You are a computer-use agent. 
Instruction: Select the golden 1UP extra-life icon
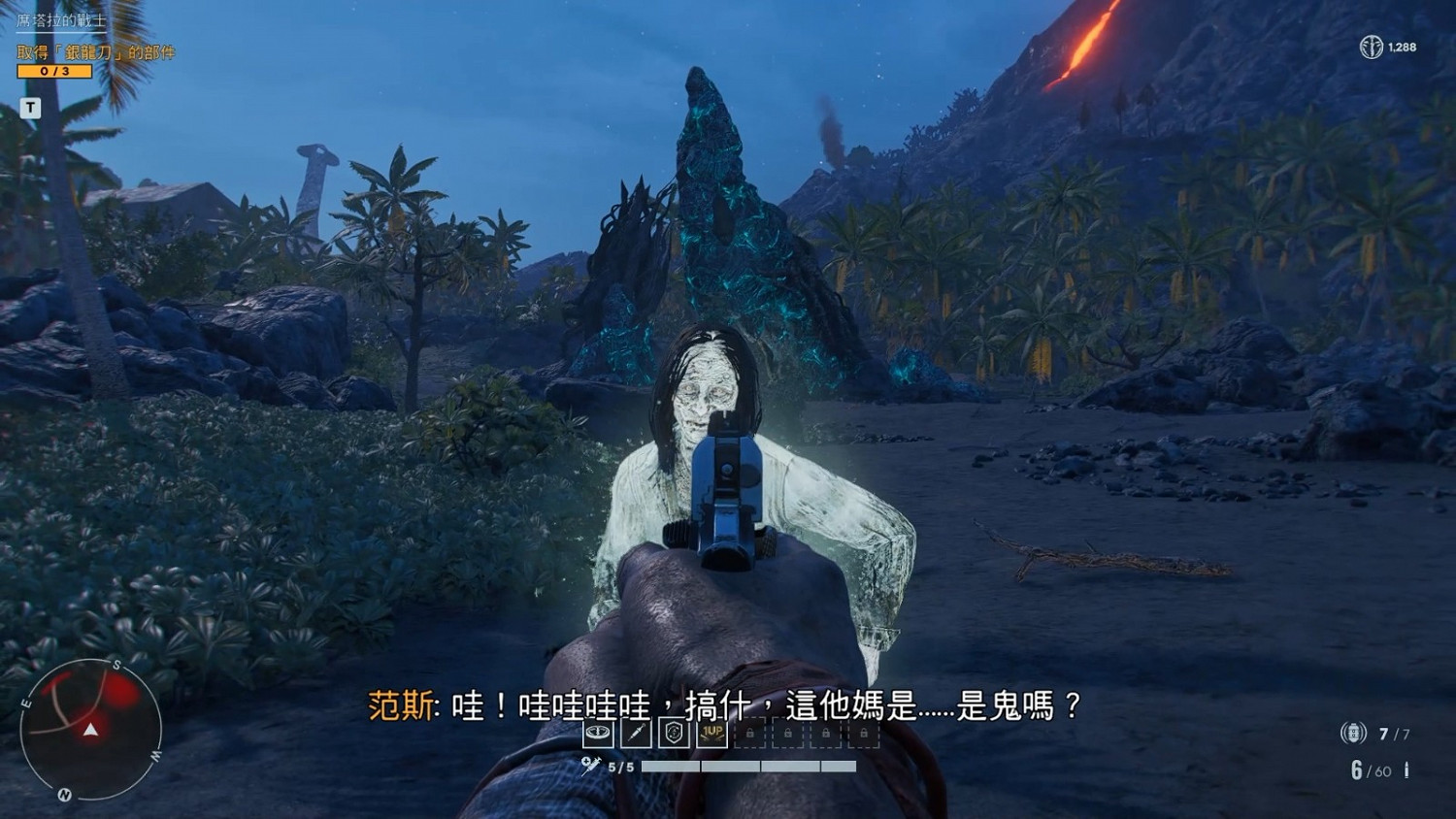tap(711, 735)
